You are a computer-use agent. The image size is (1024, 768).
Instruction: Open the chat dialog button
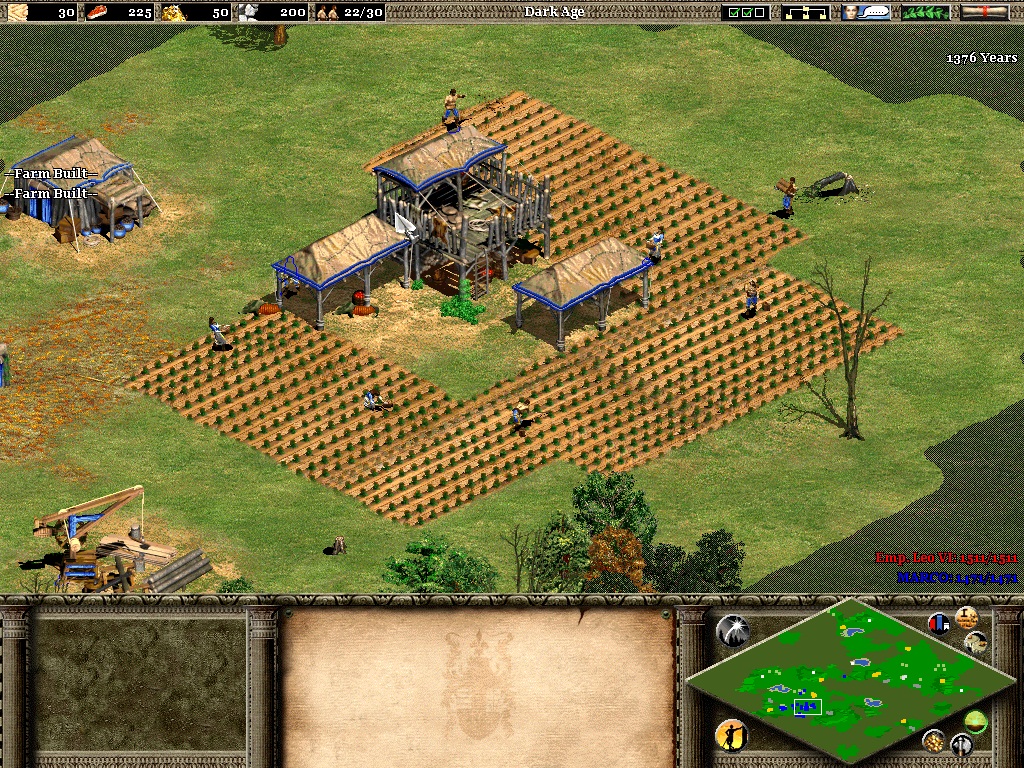point(866,12)
